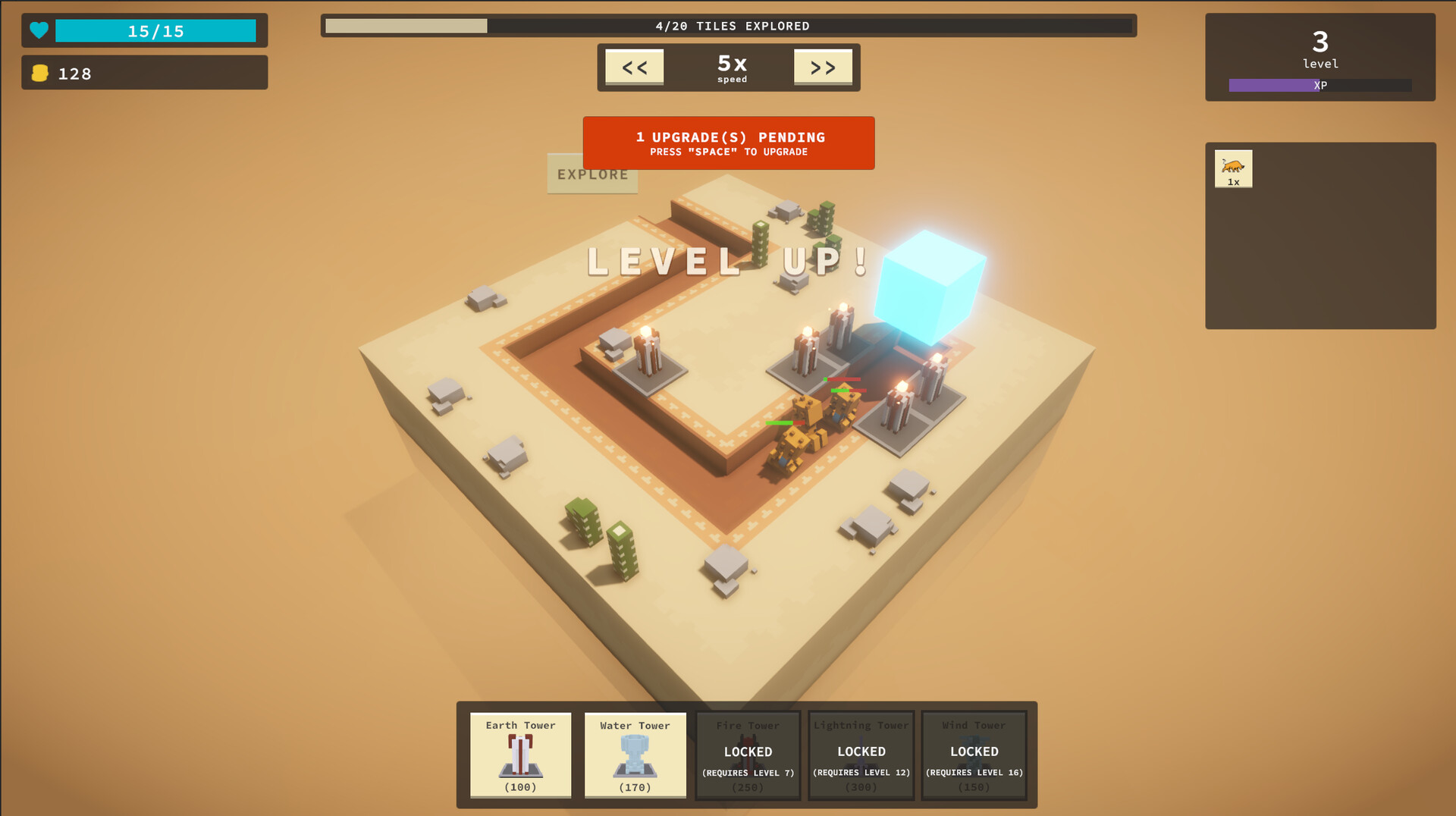
Task: Click the locked Lightning Tower card
Action: point(861,755)
